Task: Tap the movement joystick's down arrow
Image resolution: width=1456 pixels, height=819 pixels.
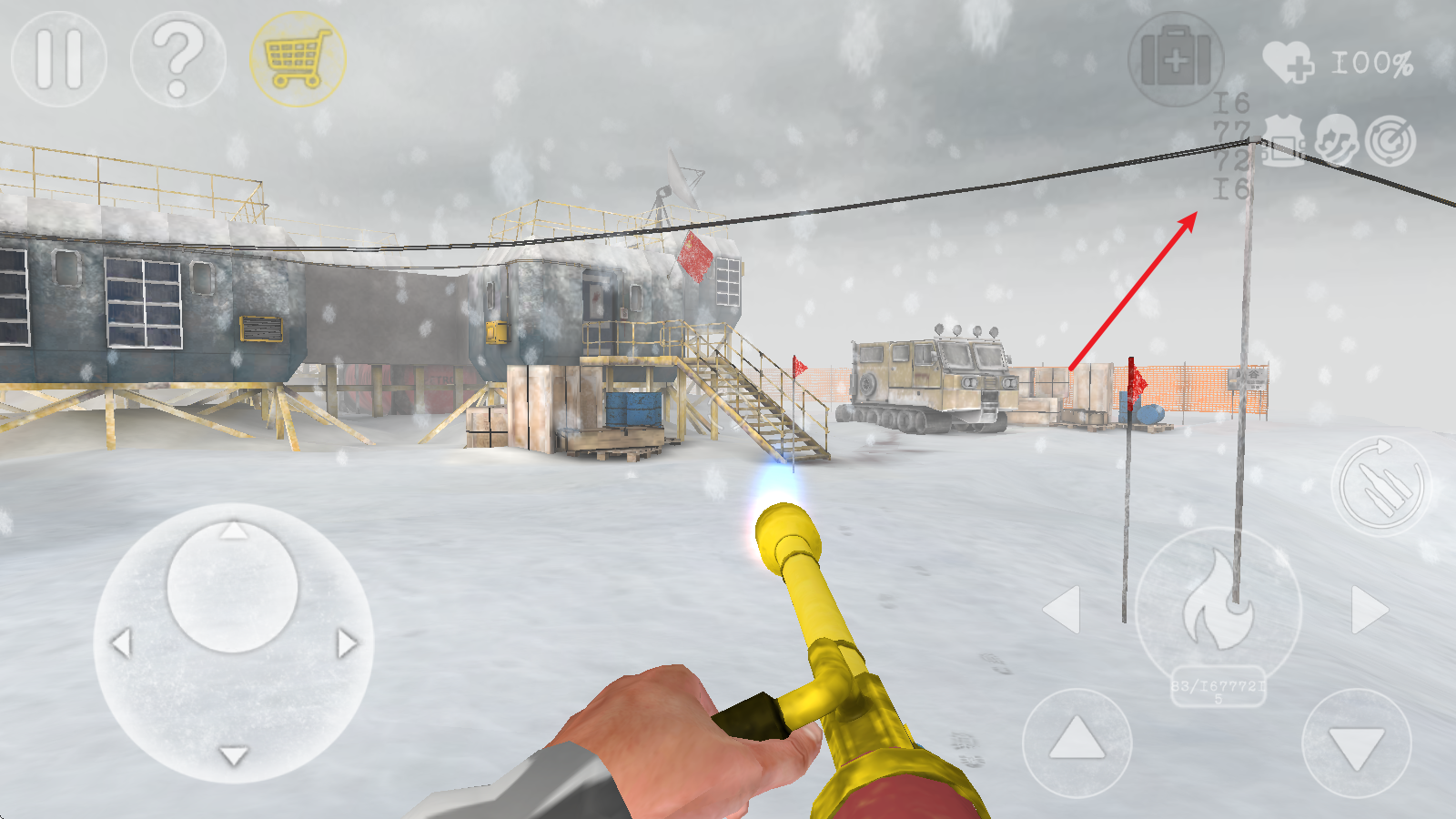Action: pyautogui.click(x=234, y=755)
